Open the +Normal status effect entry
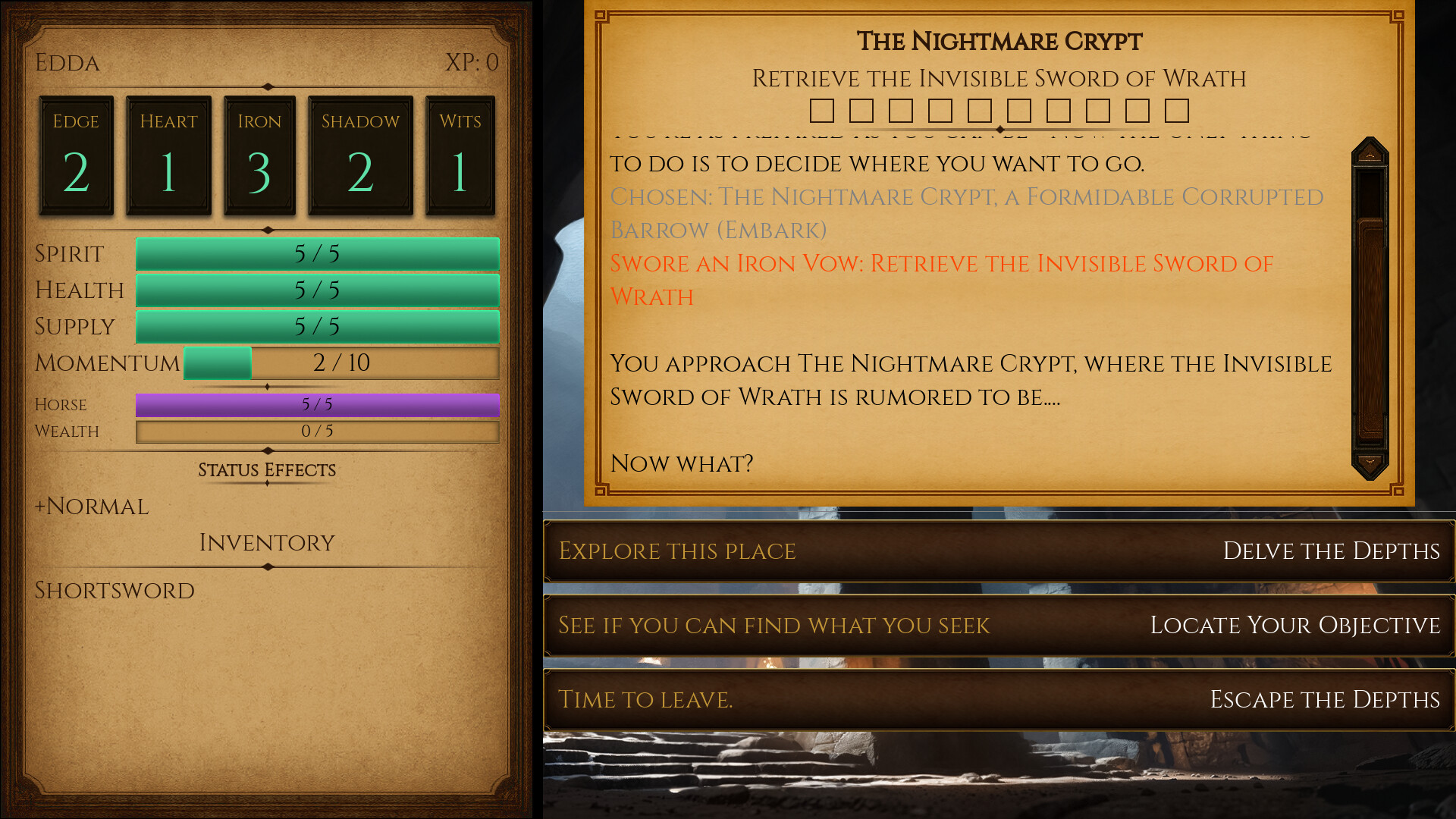This screenshot has height=819, width=1456. point(92,506)
